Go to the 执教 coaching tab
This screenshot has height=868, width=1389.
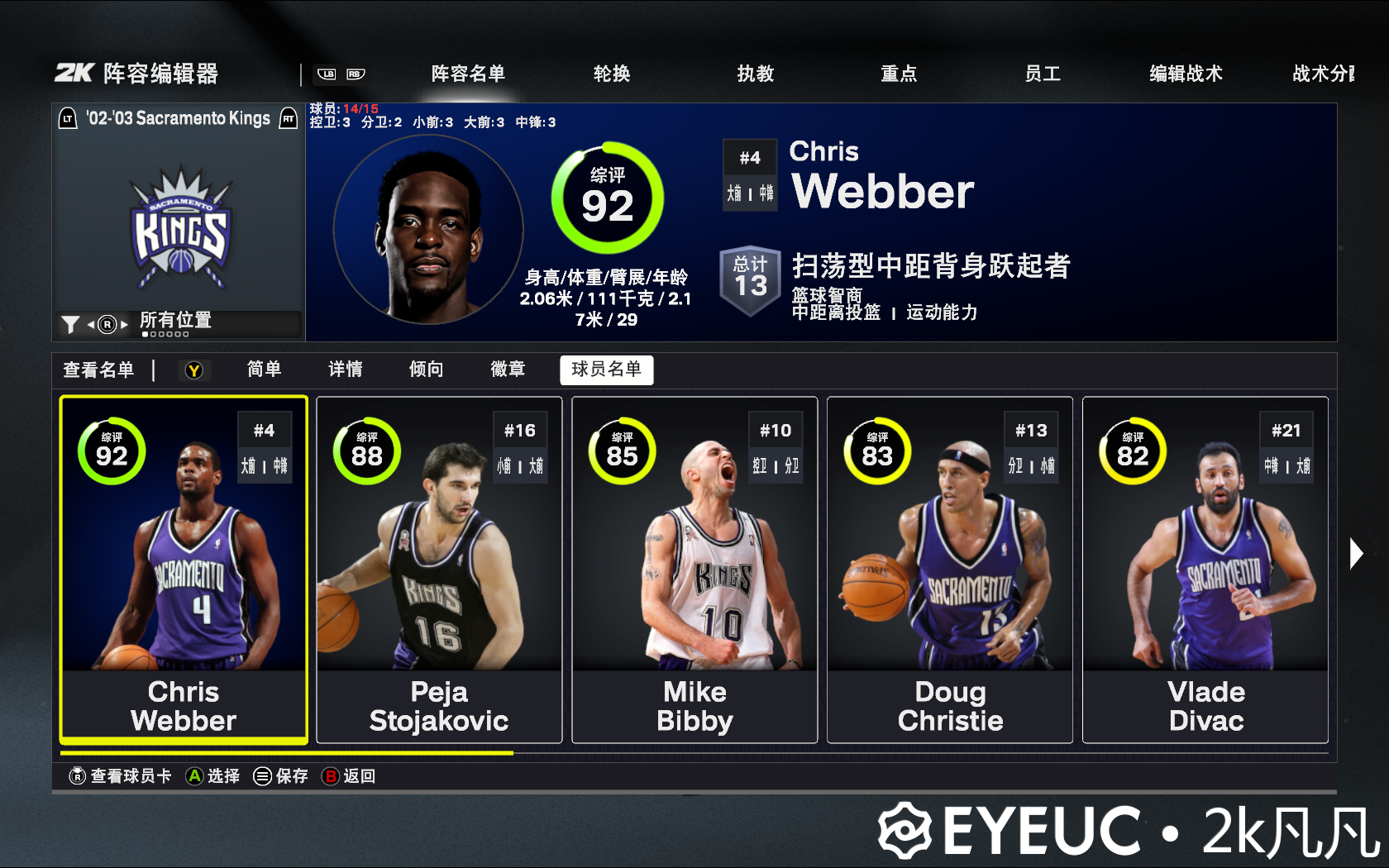[756, 74]
